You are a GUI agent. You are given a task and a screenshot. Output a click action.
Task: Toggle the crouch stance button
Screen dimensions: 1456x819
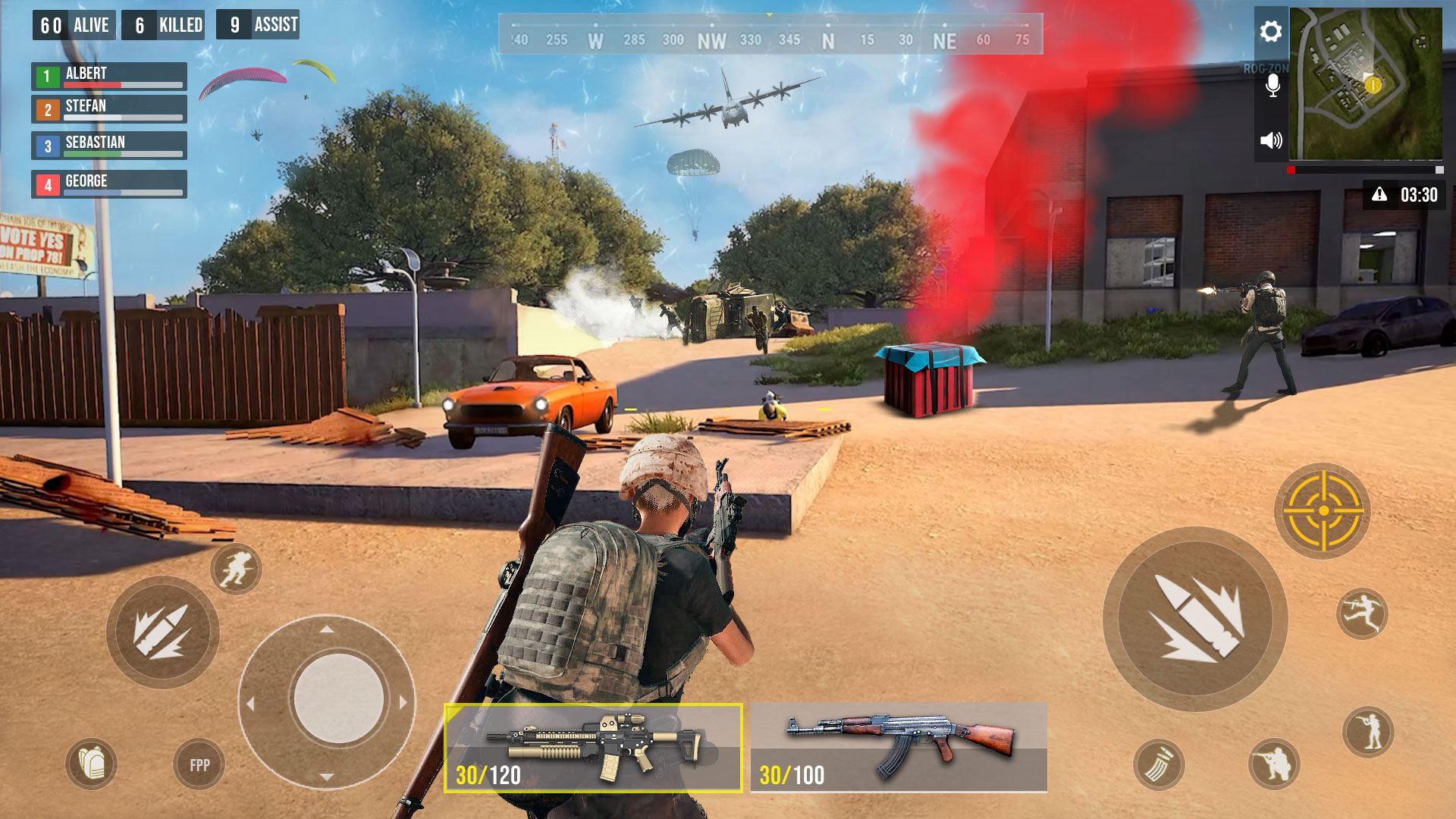1274,764
